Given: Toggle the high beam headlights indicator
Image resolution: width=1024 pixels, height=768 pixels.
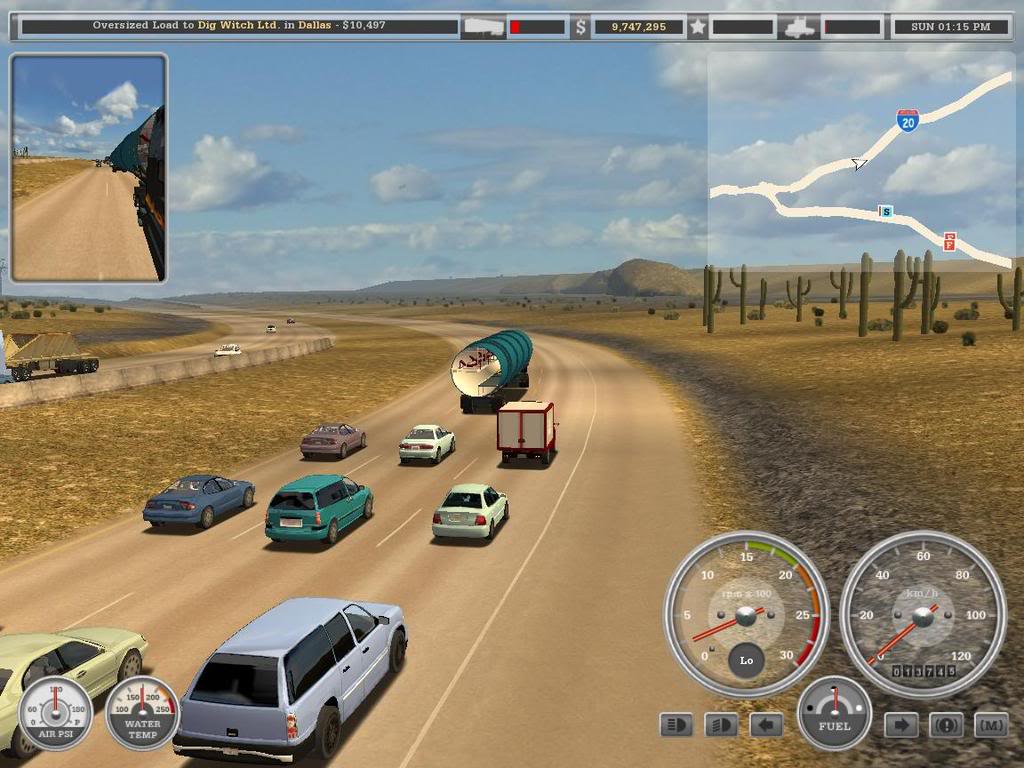Looking at the screenshot, I should pyautogui.click(x=676, y=724).
